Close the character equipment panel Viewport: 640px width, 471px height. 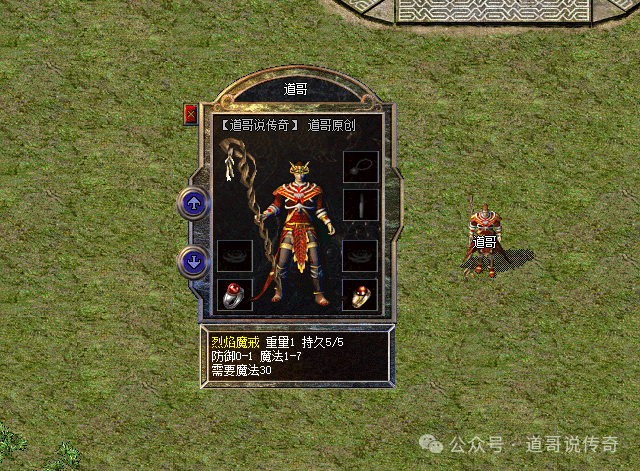191,114
